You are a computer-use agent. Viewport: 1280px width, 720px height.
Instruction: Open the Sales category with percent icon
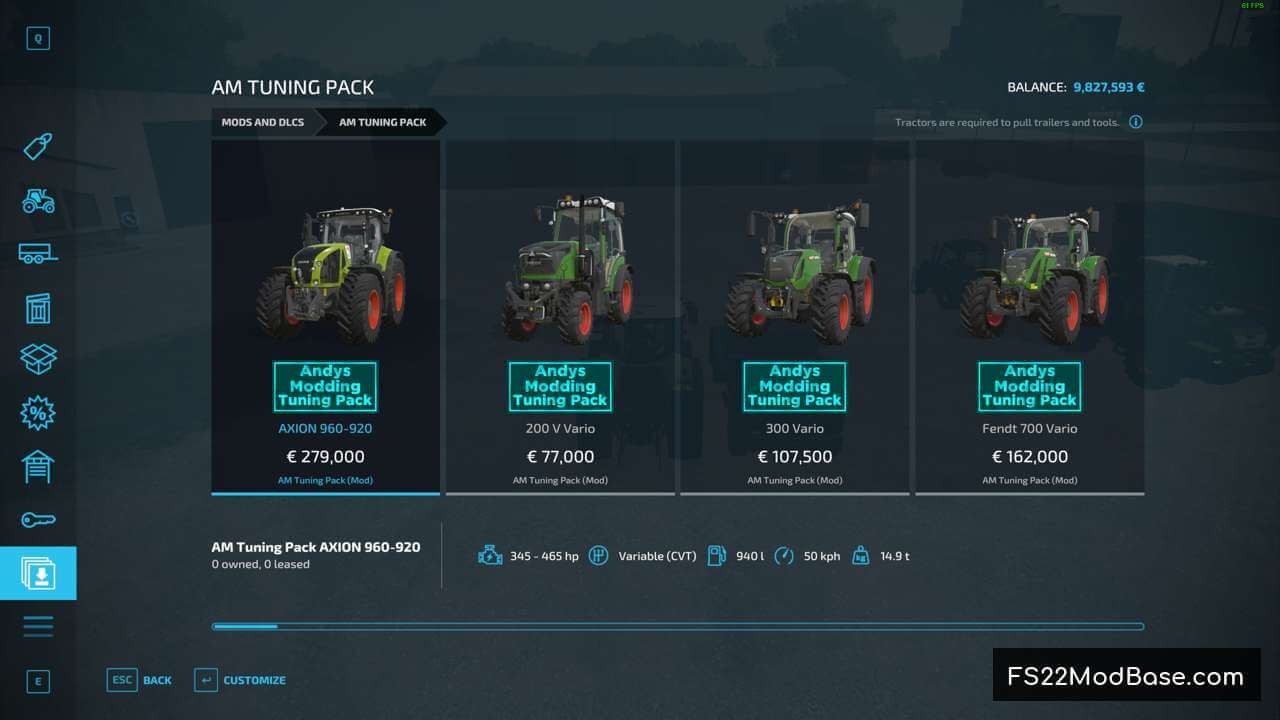click(38, 411)
